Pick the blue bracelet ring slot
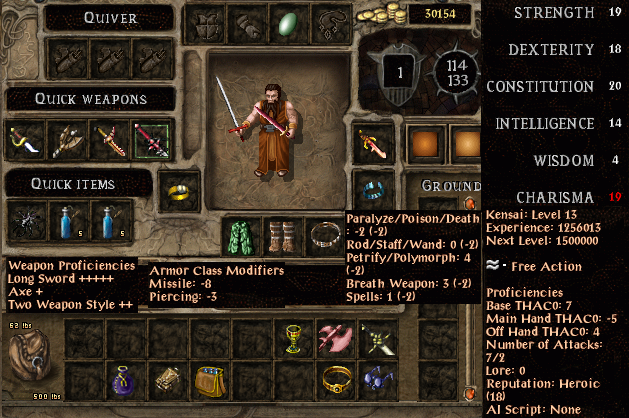This screenshot has width=629, height=418. (372, 189)
